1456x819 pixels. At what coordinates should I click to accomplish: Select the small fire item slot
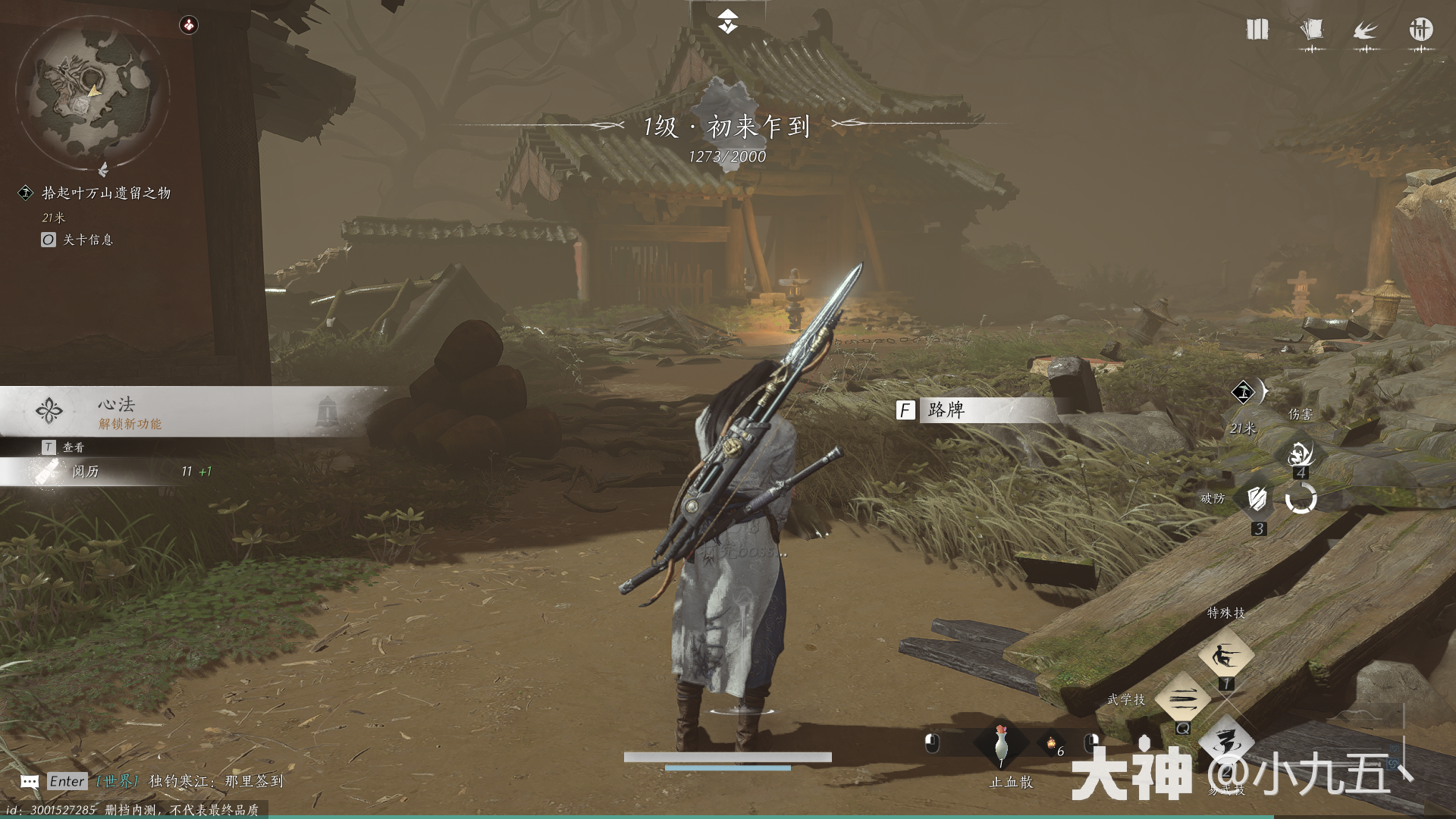[1052, 745]
